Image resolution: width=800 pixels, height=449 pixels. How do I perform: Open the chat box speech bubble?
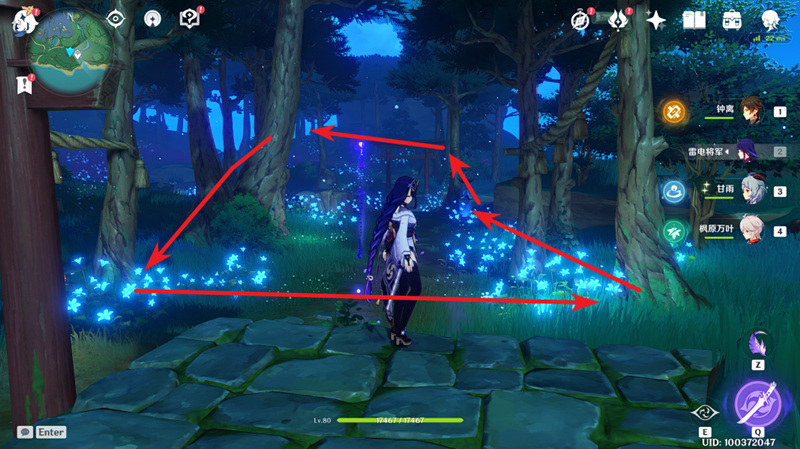pyautogui.click(x=24, y=432)
